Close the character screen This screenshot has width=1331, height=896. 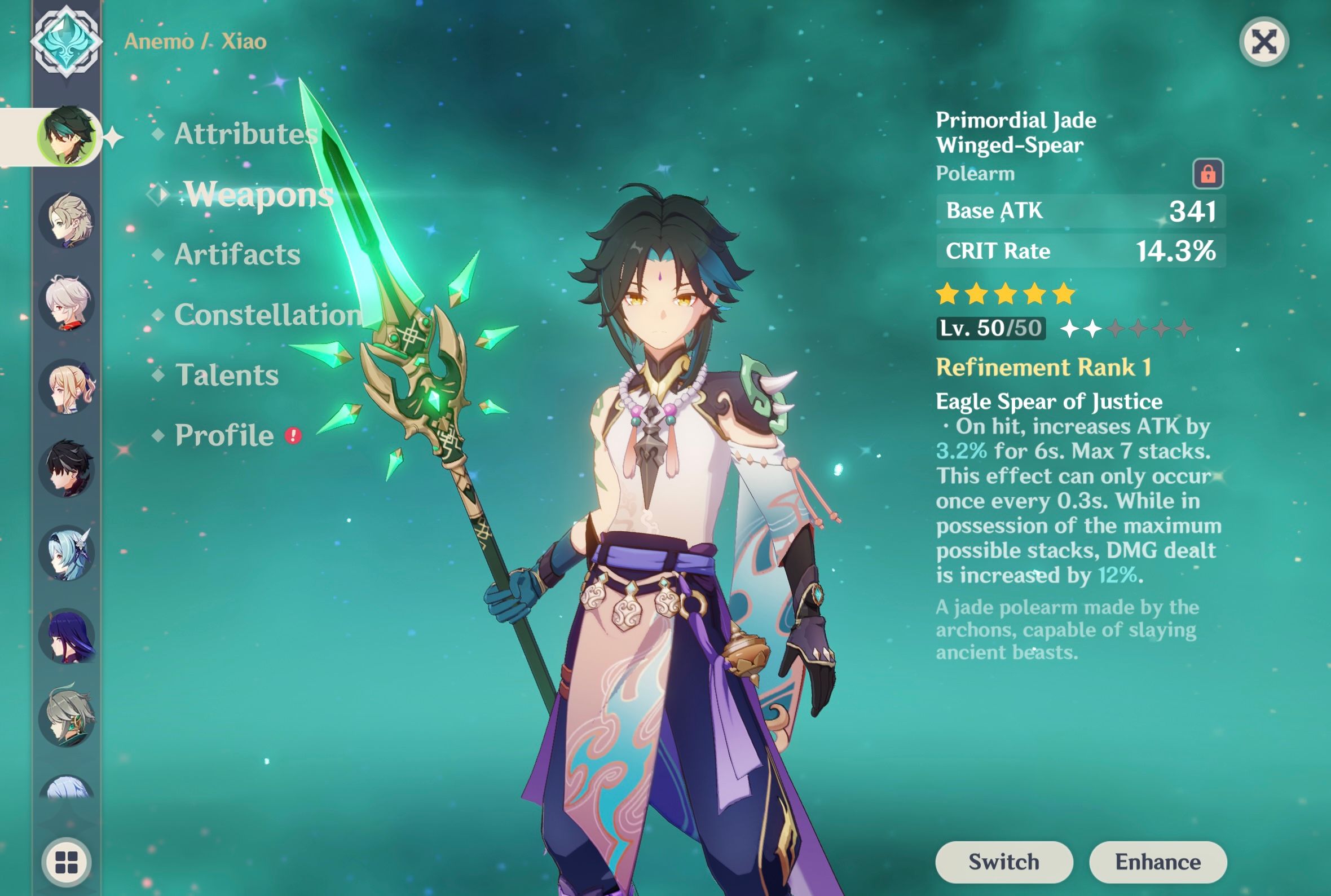(x=1263, y=42)
